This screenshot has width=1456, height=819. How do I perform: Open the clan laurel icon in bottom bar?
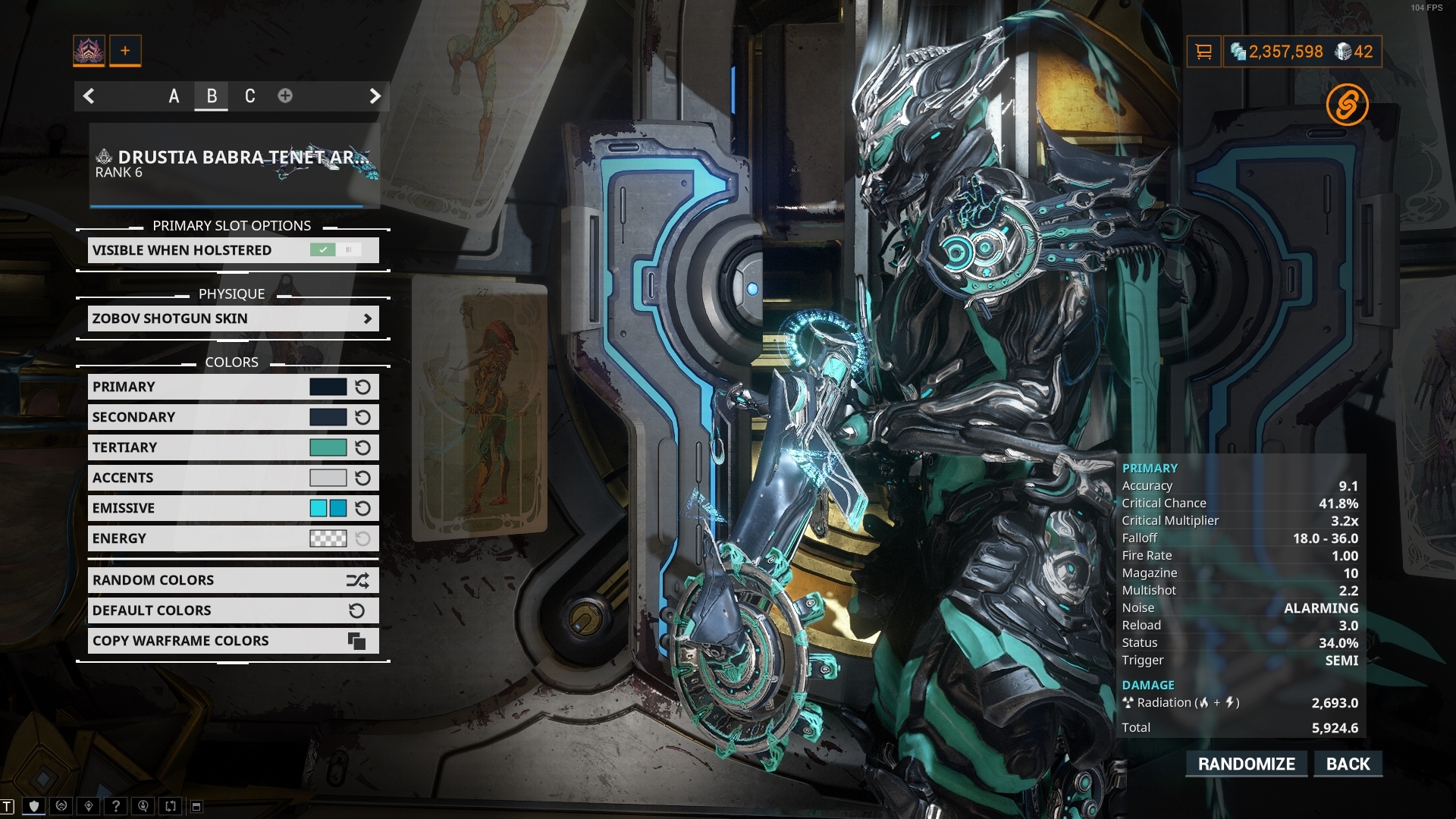60,805
